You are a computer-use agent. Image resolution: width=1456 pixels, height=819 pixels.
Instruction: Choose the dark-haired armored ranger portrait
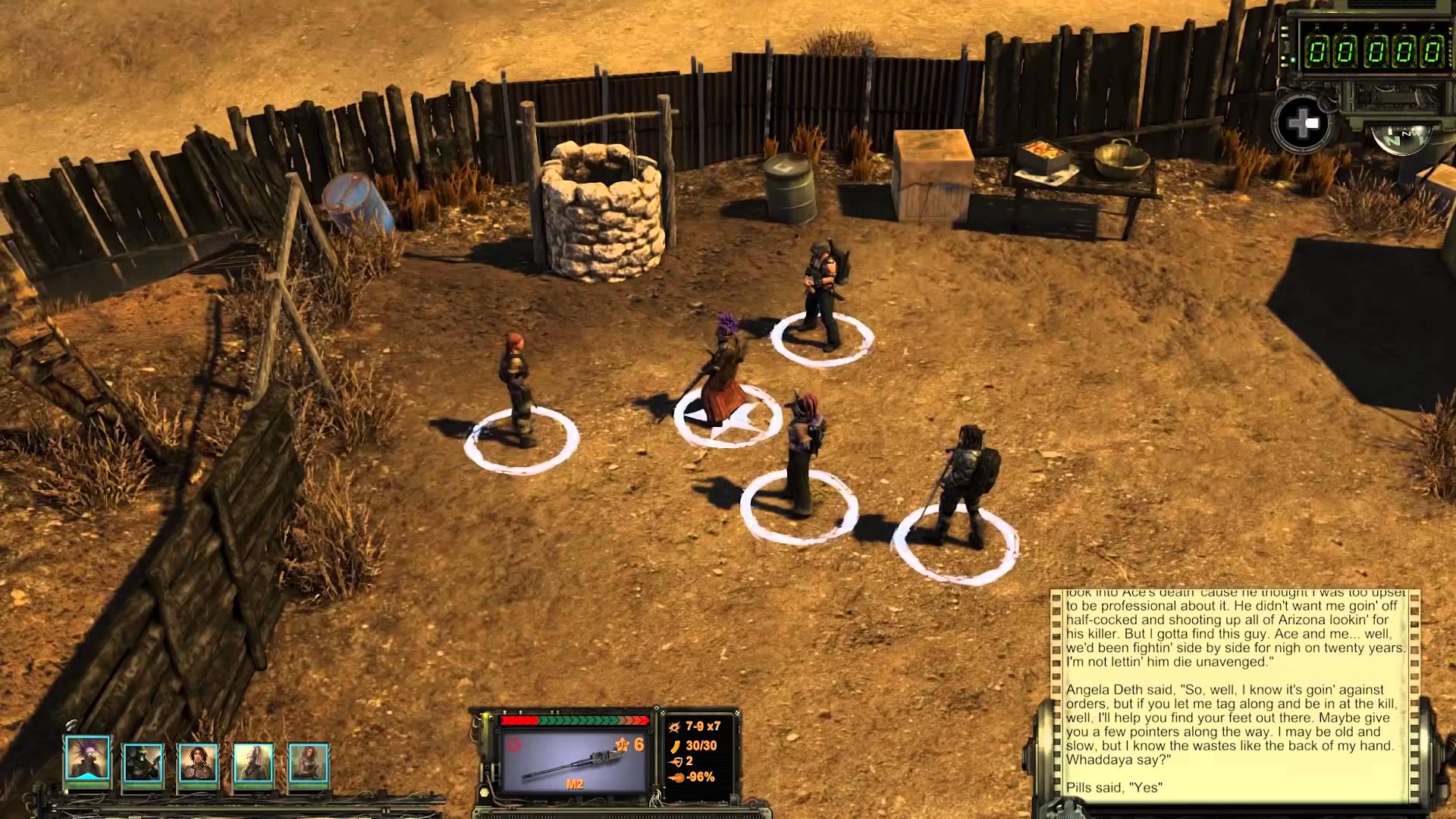point(198,762)
